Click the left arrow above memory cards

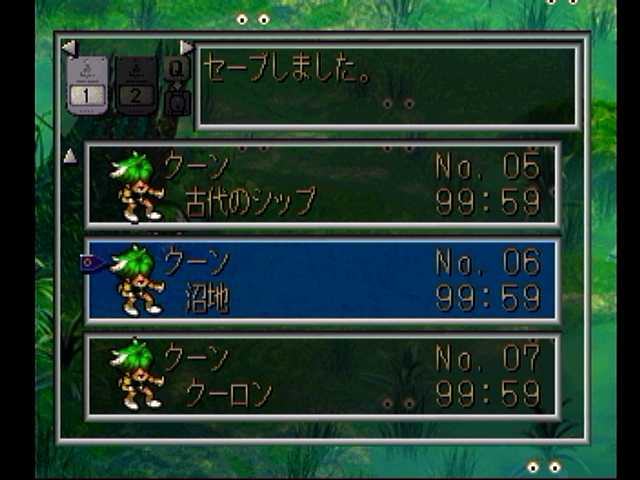(68, 47)
